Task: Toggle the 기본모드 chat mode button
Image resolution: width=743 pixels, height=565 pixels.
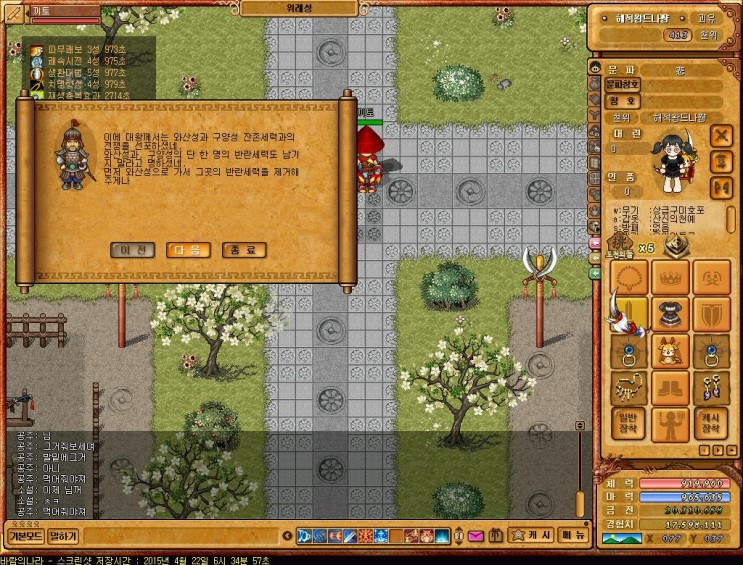Action: pos(24,537)
